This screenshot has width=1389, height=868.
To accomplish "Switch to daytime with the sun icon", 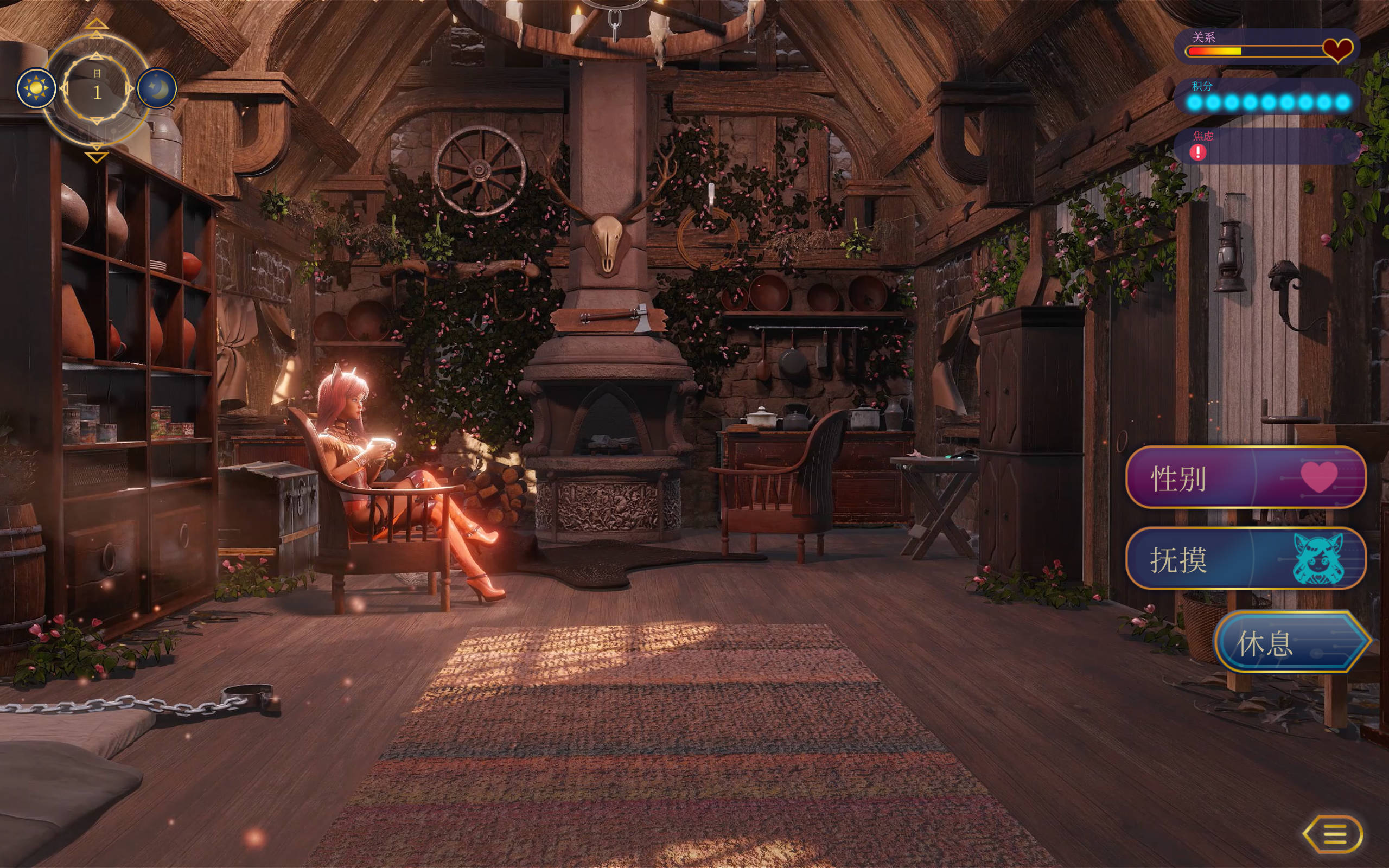I will 37,88.
